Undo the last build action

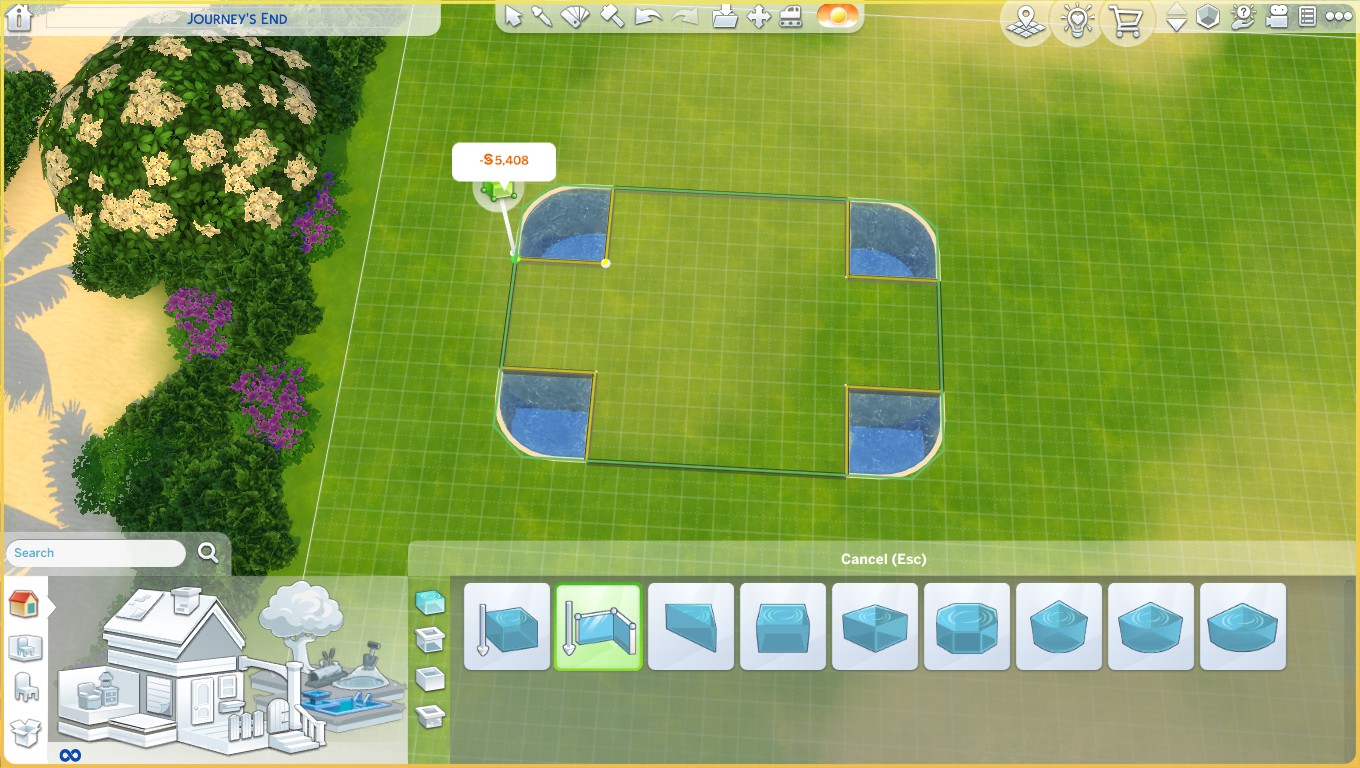649,16
